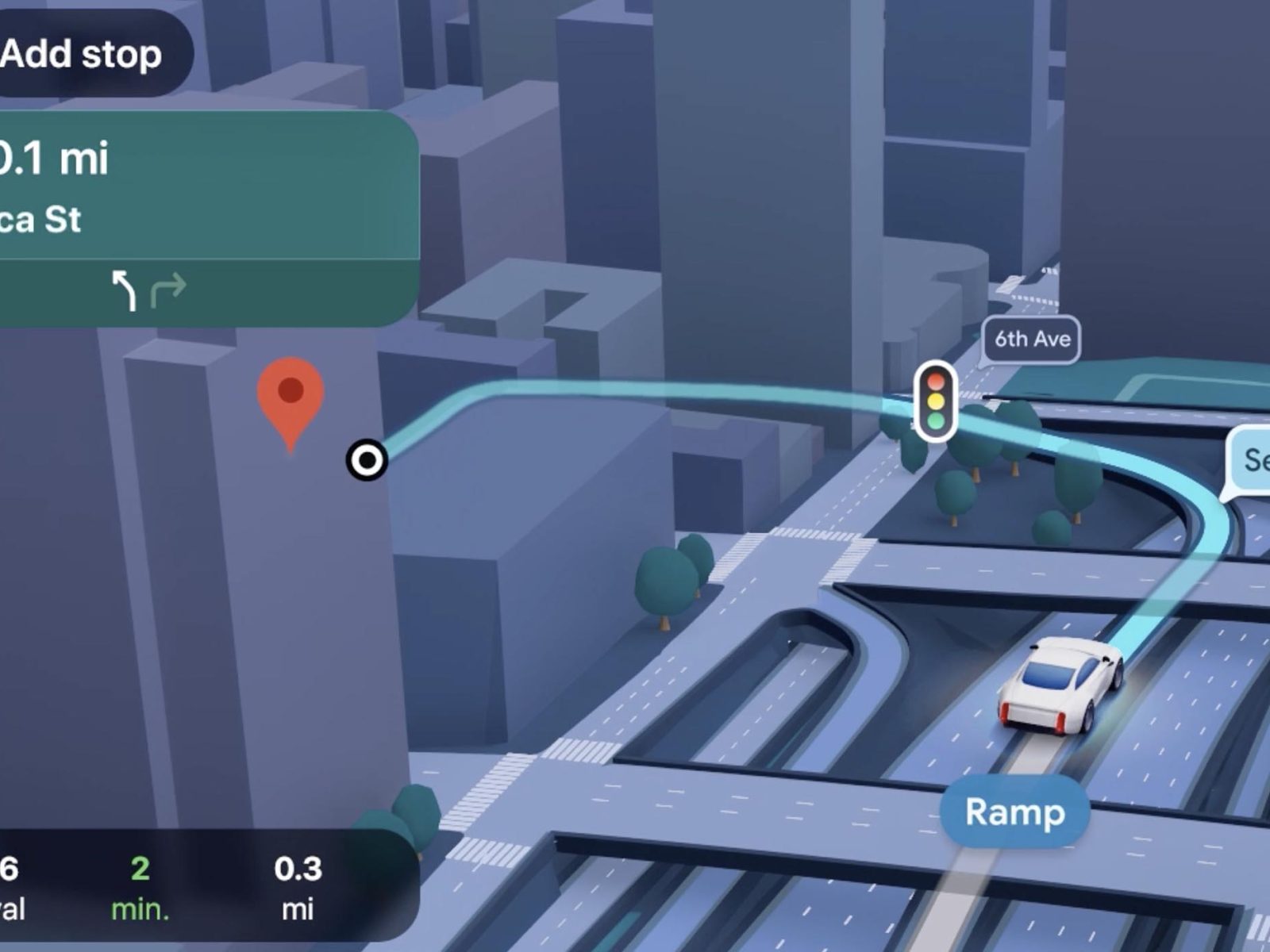Viewport: 1270px width, 952px height.
Task: Select the route endpoint circle marker
Action: [x=368, y=459]
